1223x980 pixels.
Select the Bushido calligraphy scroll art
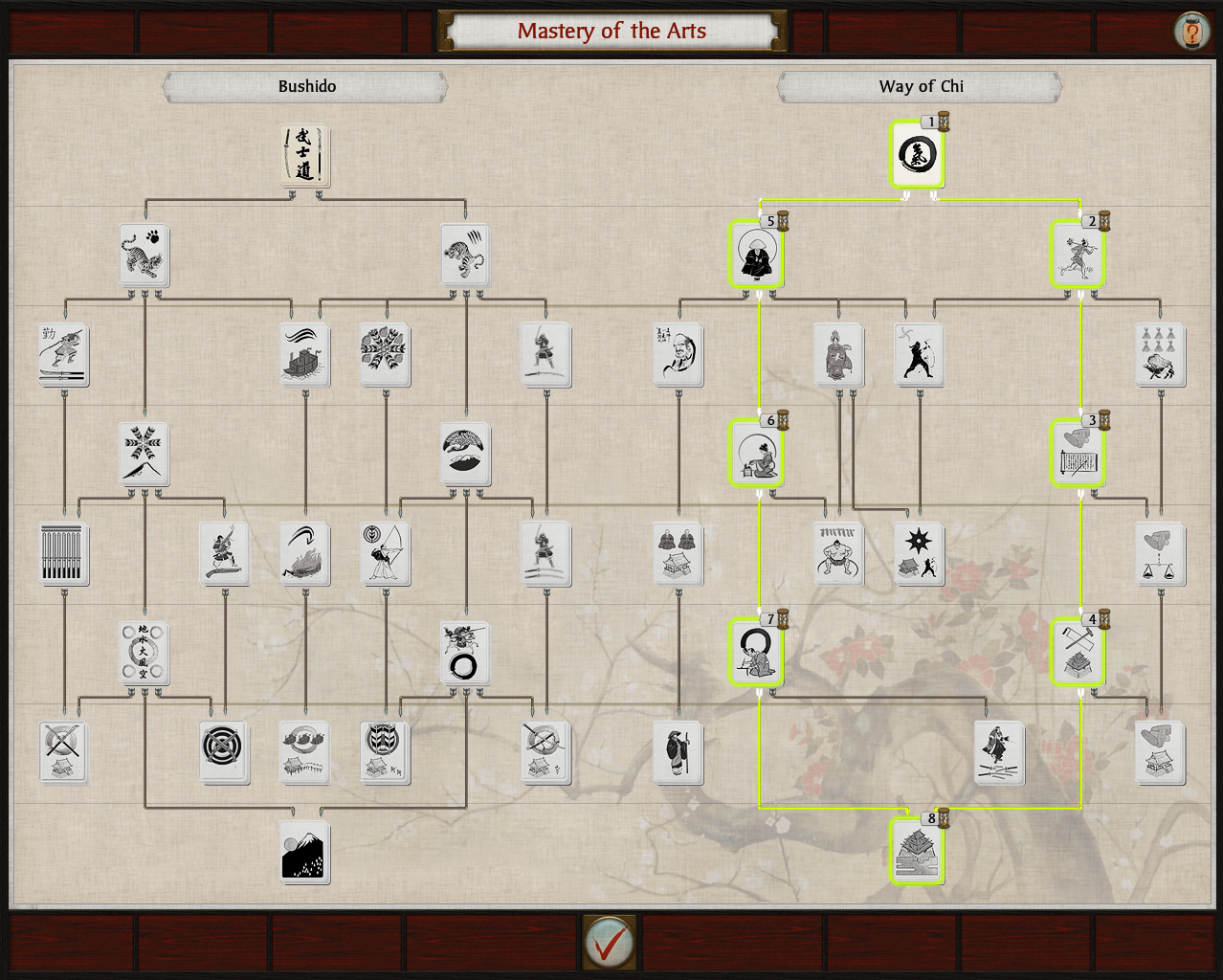304,155
